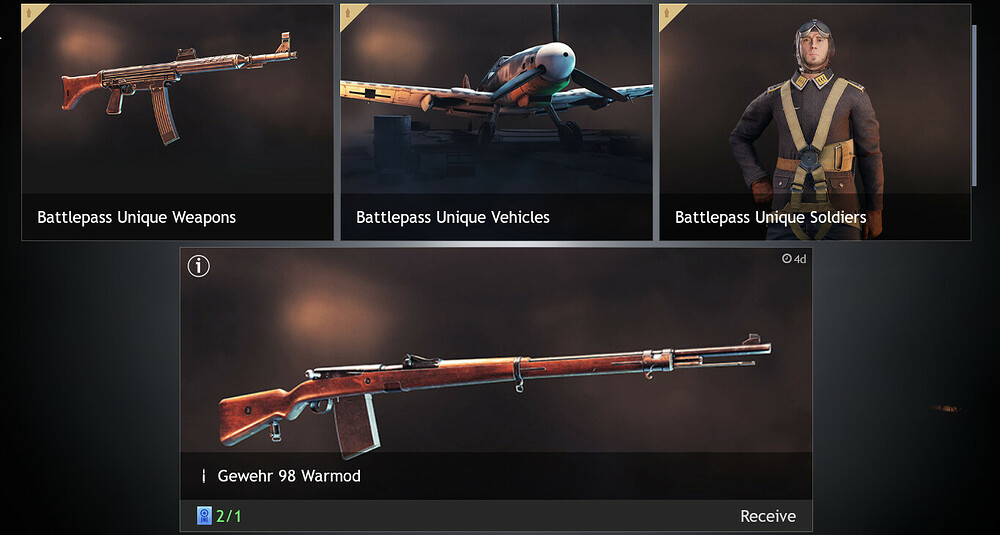Select the Gewehr 98 Warmod reward card

[496, 380]
